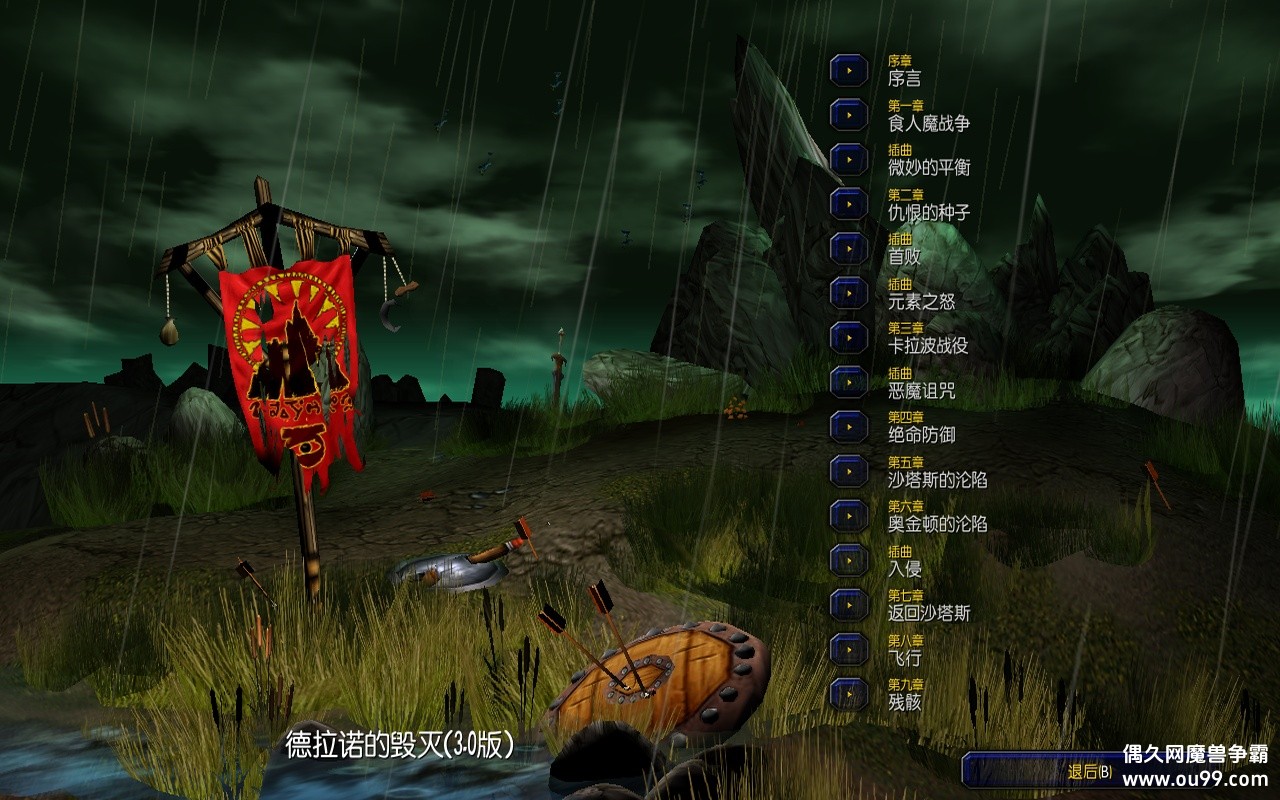Choose chapter two 仇恨的种子
This screenshot has height=800, width=1280.
[849, 204]
